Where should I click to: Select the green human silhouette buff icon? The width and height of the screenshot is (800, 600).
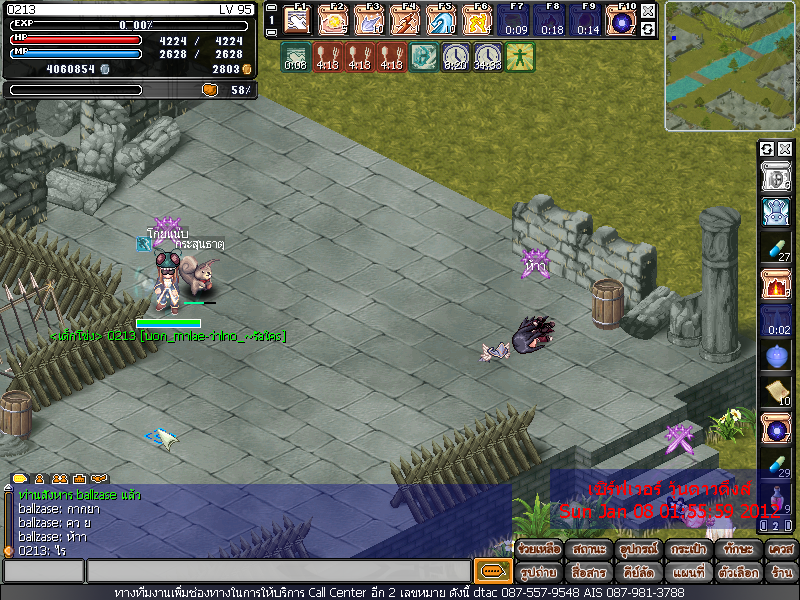(520, 57)
